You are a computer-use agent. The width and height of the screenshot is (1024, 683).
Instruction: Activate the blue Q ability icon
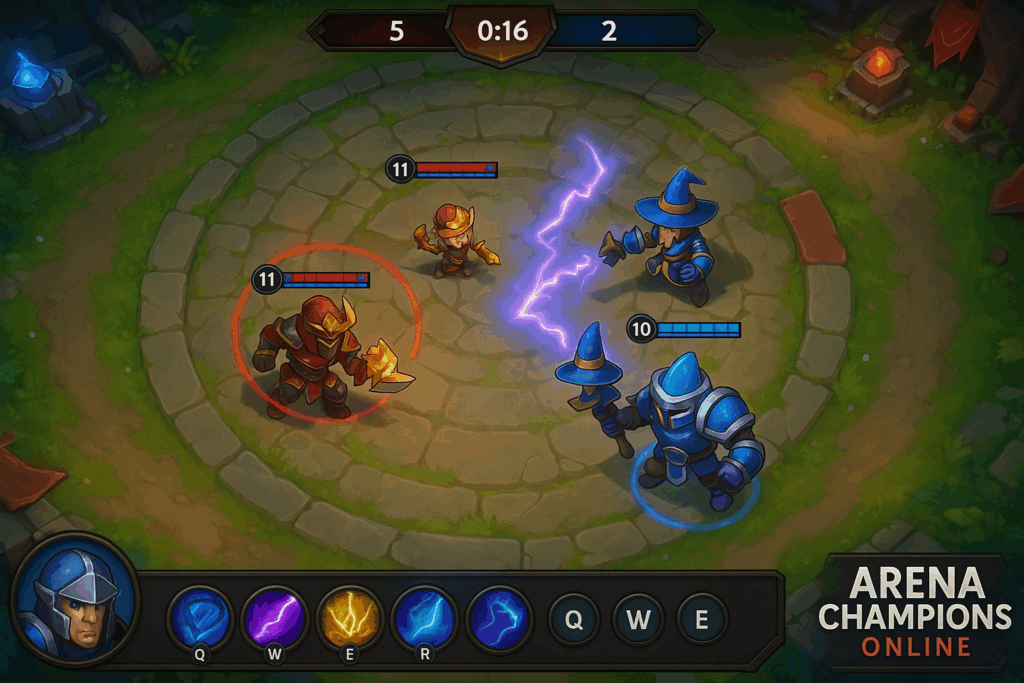tap(200, 616)
